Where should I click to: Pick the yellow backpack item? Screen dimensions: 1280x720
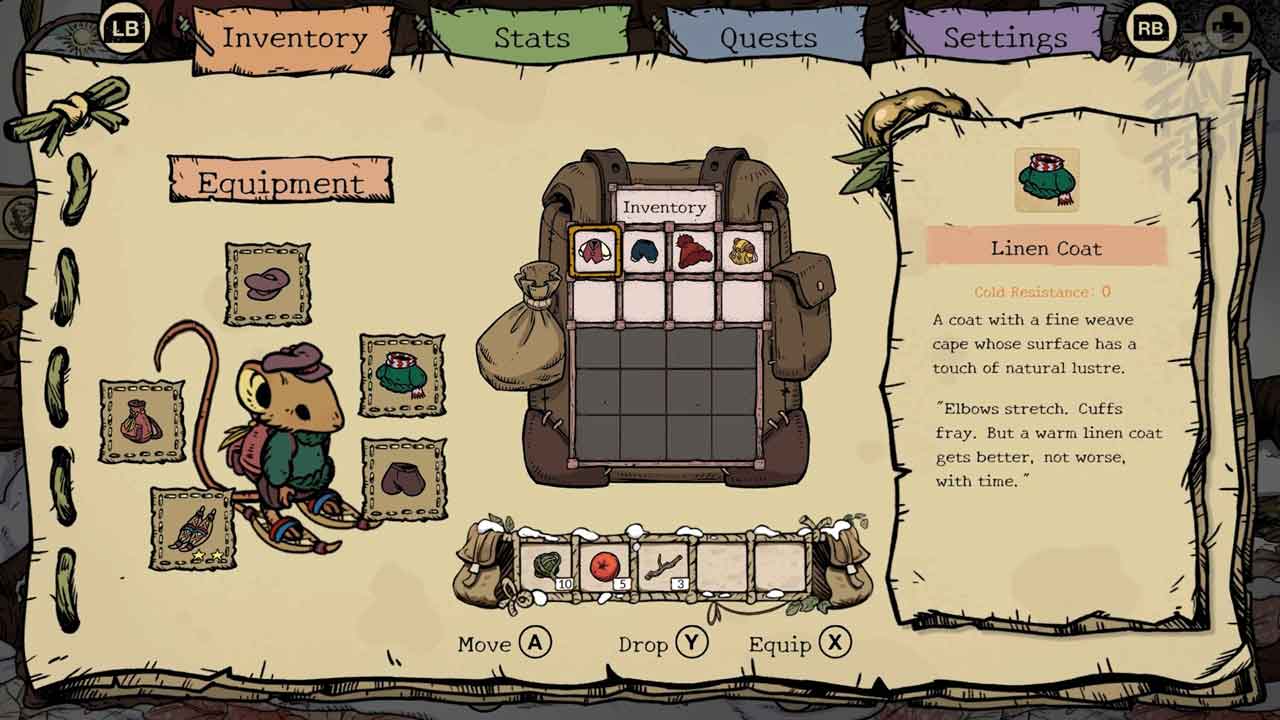743,250
